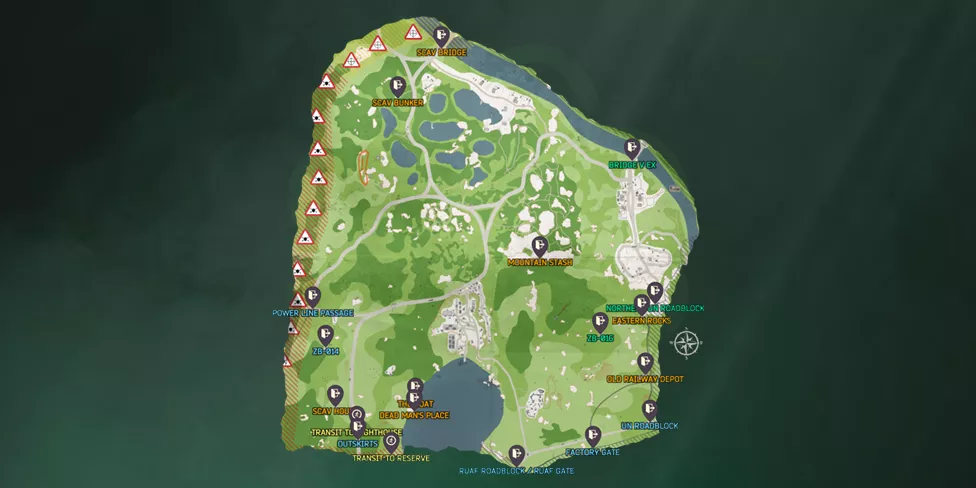The image size is (976, 488).
Task: Select the Transit to Reserve marker
Action: pos(391,441)
